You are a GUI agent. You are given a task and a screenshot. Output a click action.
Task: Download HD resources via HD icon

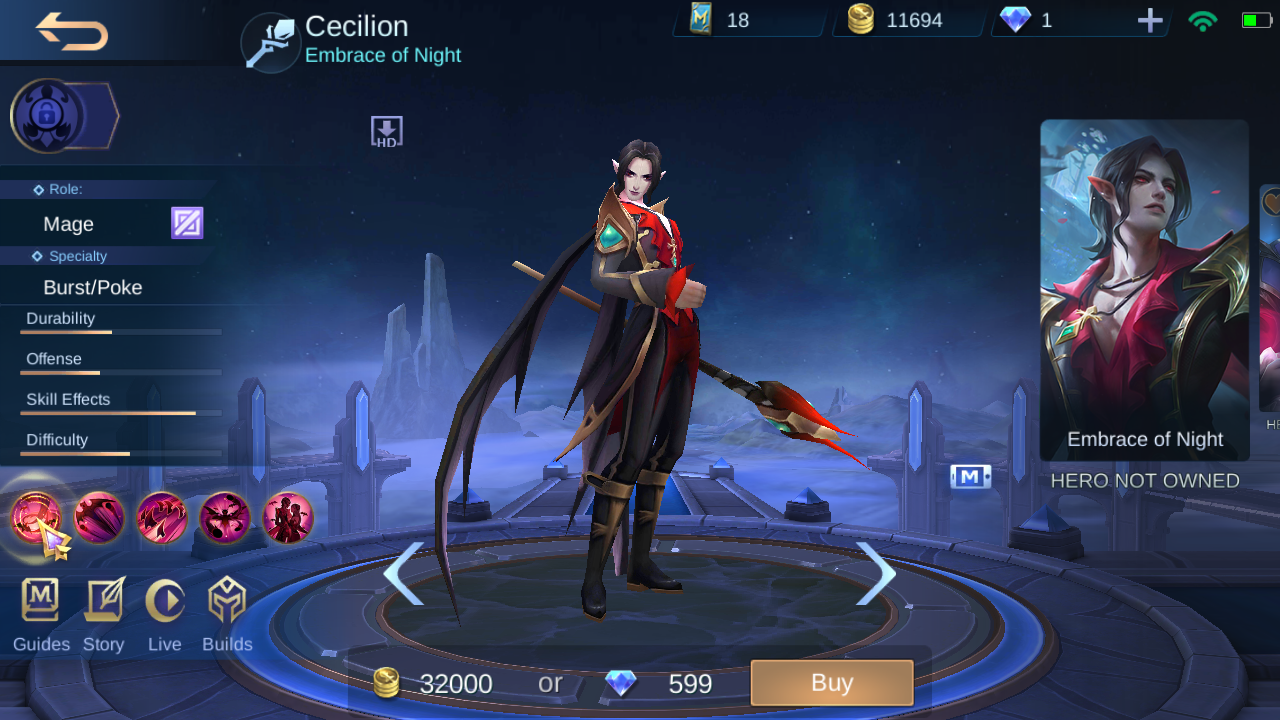(386, 129)
